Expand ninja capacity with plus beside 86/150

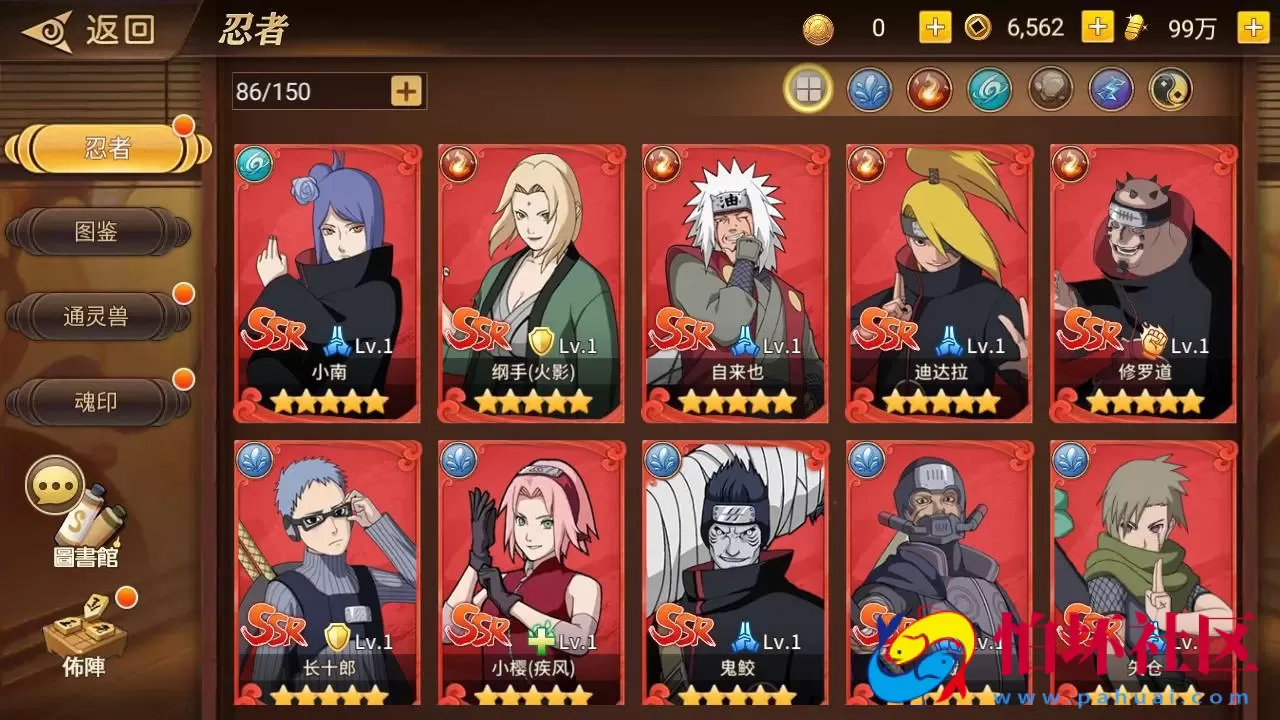406,91
